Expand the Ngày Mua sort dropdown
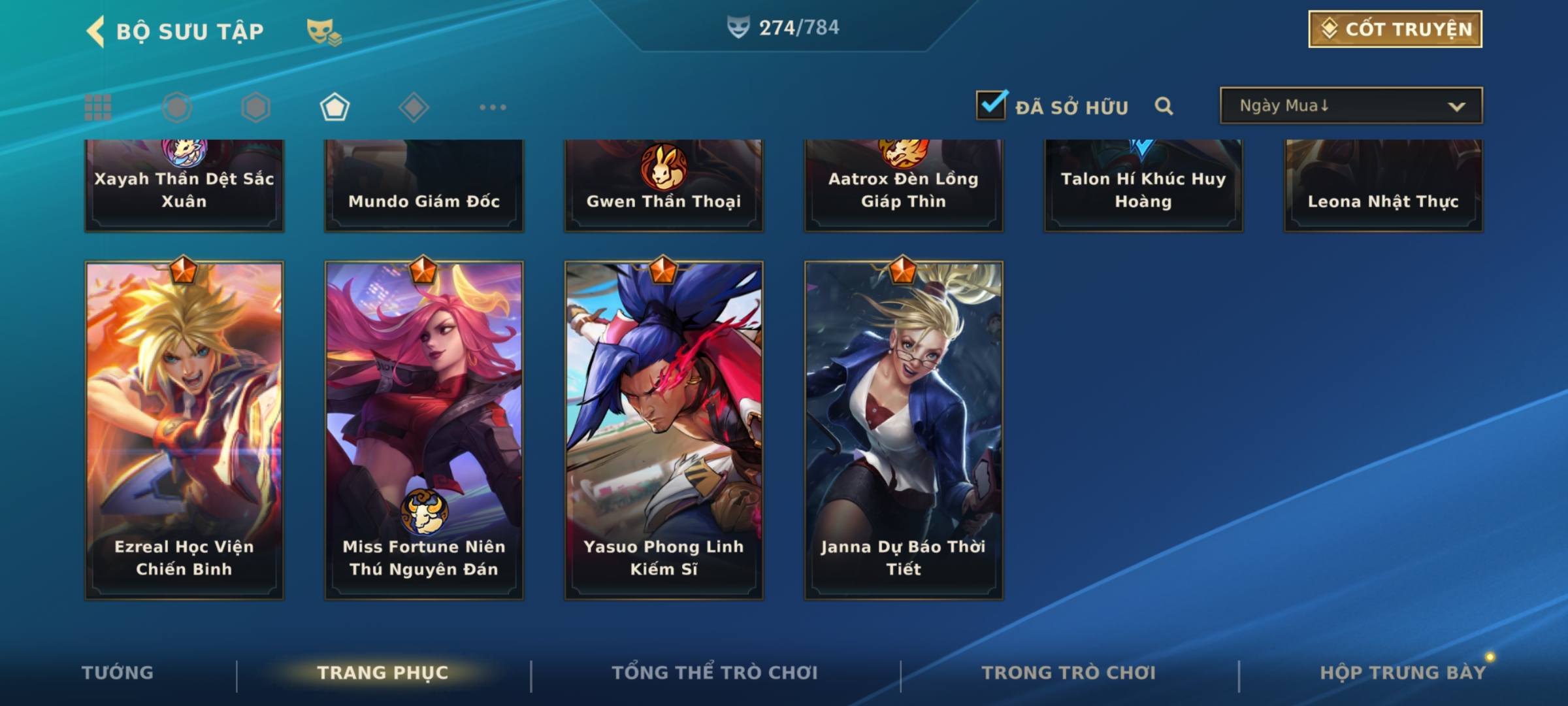The image size is (1568, 706). (1350, 106)
